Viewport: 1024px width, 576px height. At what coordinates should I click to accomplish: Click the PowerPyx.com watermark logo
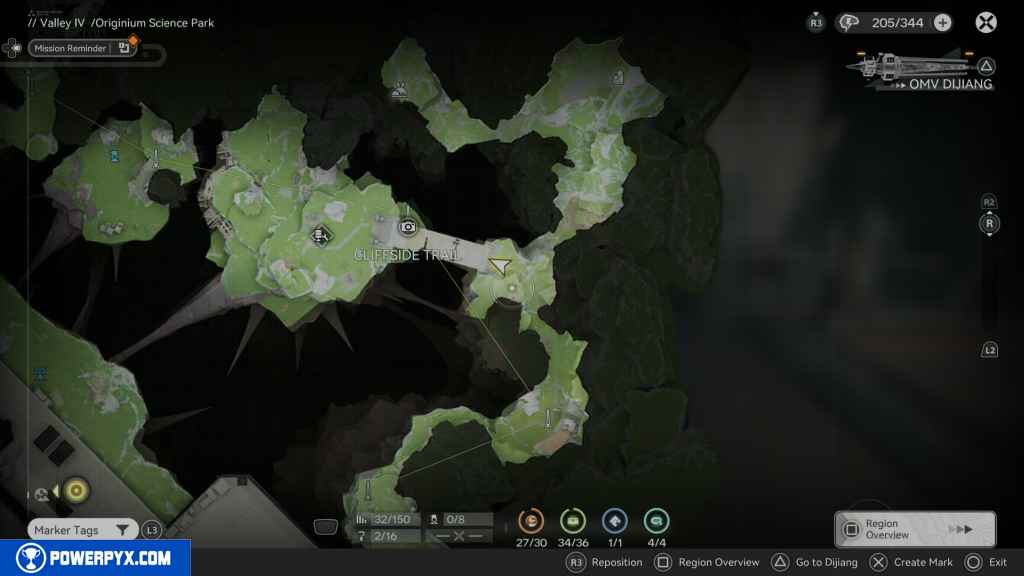[x=95, y=558]
